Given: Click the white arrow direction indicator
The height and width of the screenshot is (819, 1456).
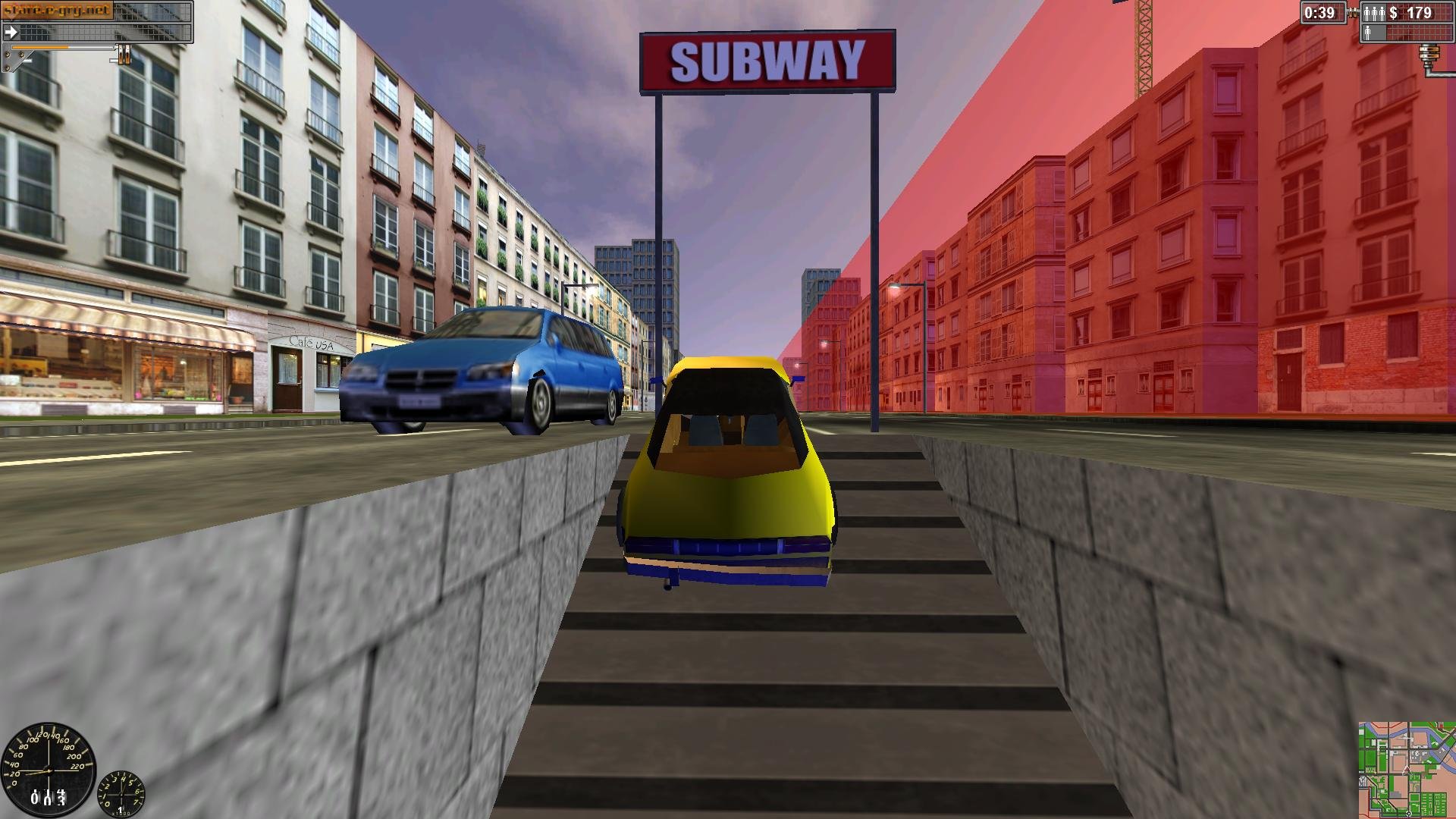Looking at the screenshot, I should tap(11, 32).
